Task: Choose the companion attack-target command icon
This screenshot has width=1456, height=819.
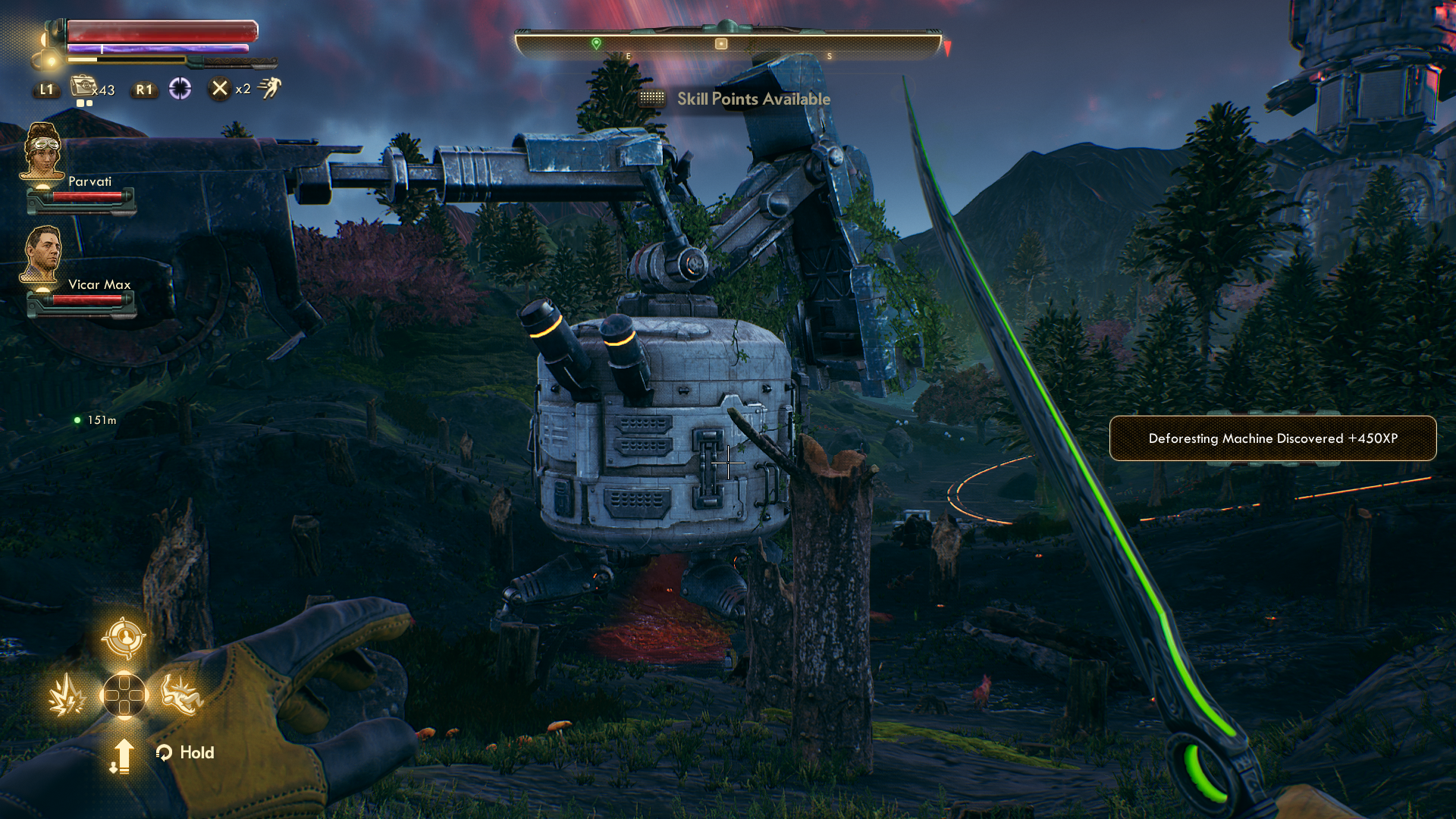Action: pyautogui.click(x=124, y=637)
